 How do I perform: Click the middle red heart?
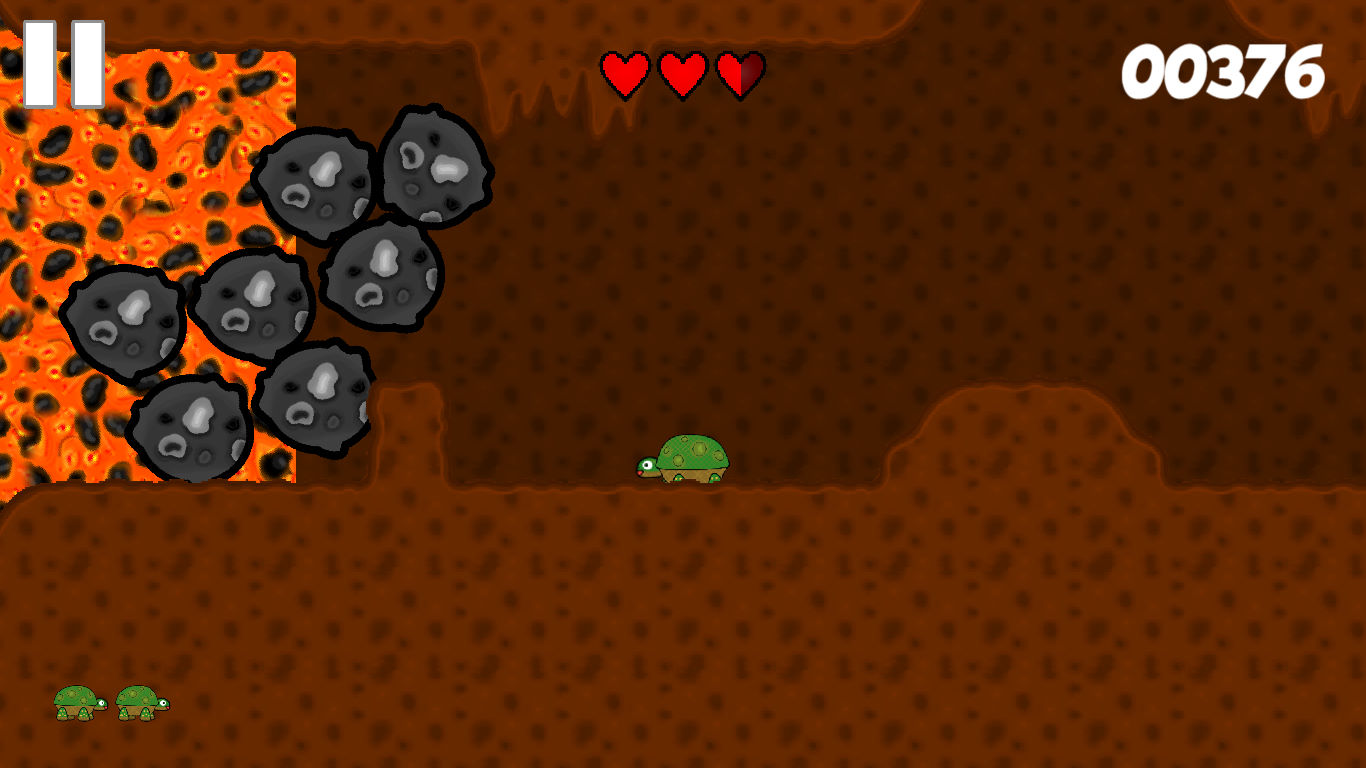tap(682, 73)
